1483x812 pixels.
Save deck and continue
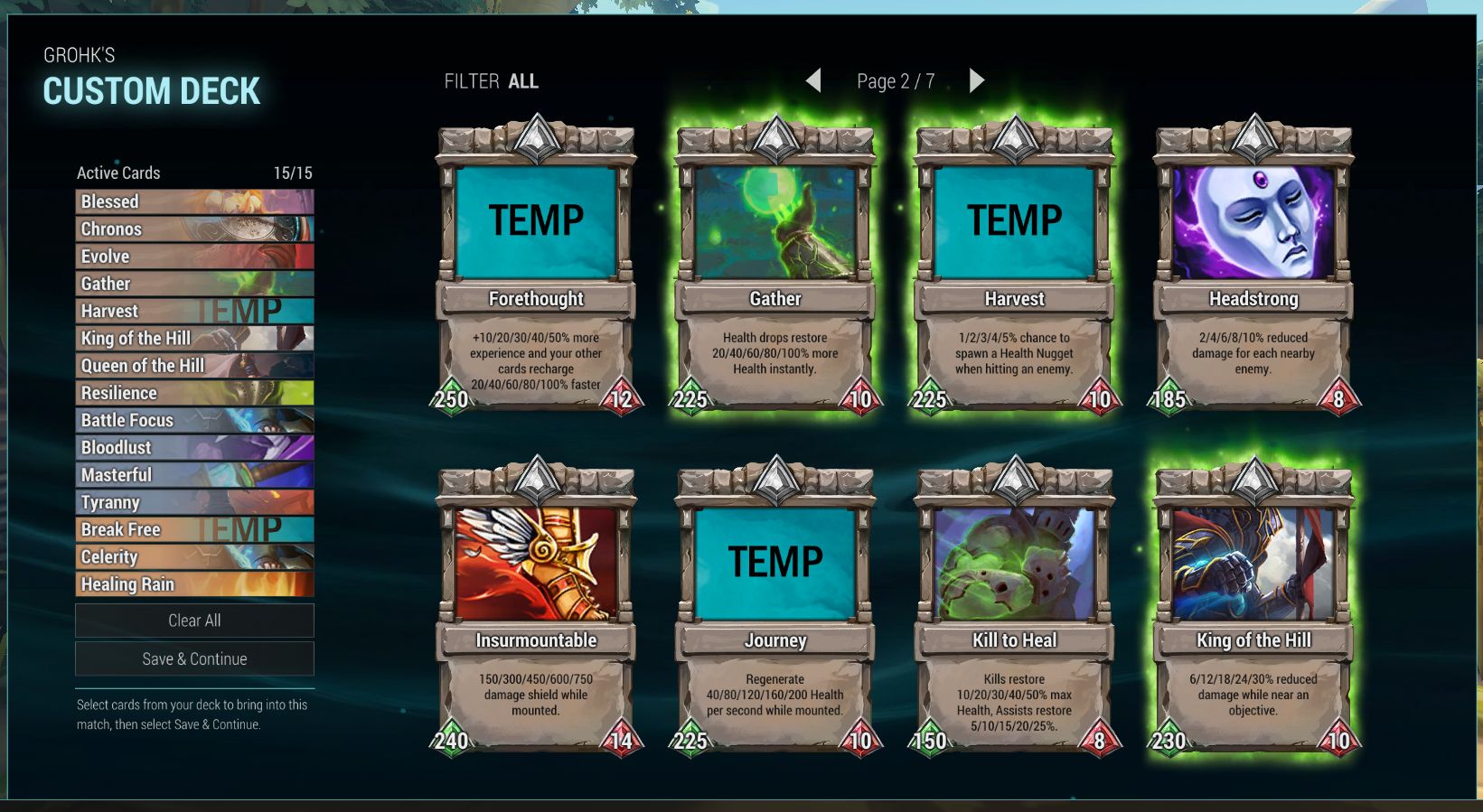pyautogui.click(x=194, y=659)
